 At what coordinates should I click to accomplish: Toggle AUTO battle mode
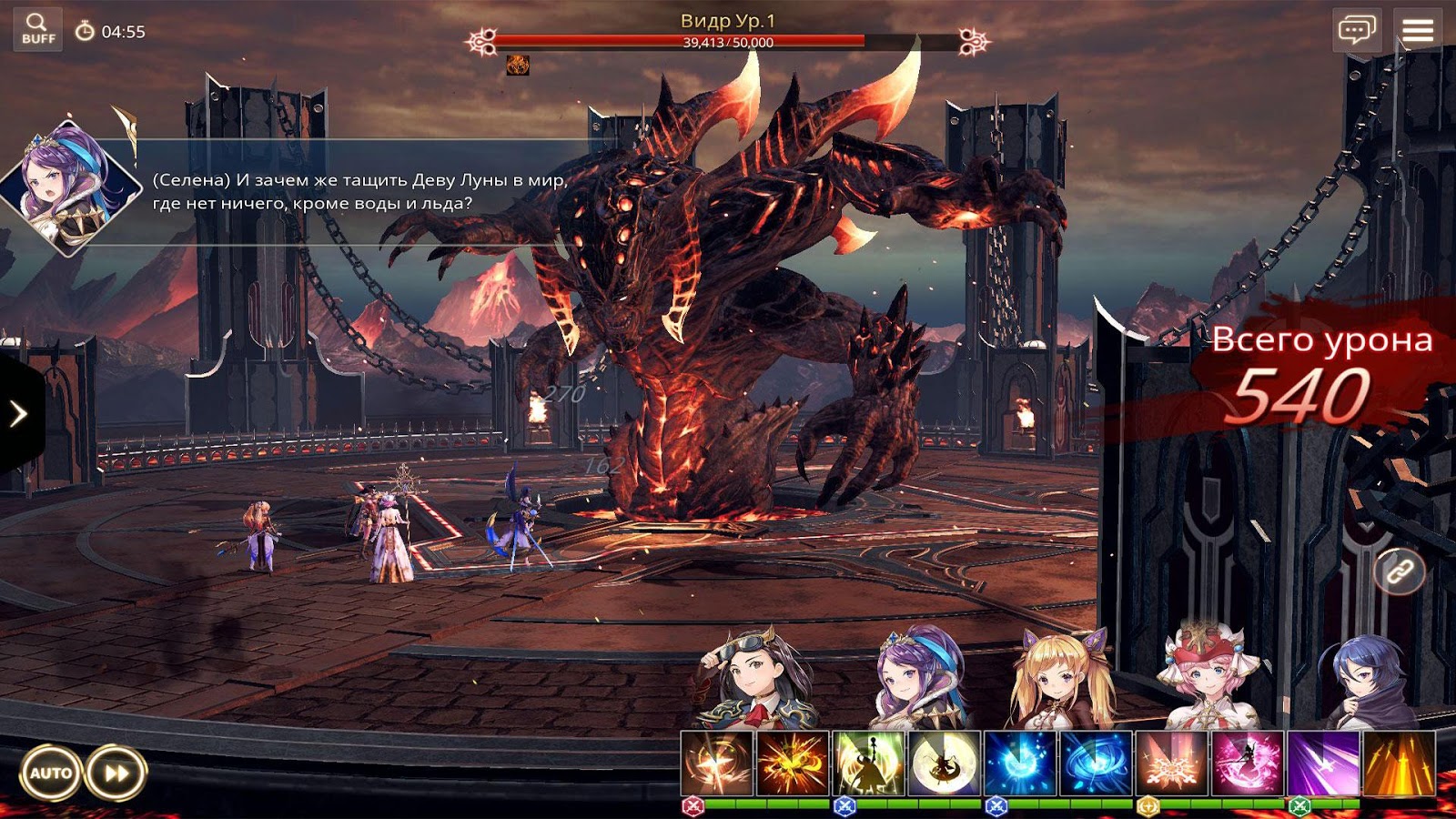tap(51, 773)
